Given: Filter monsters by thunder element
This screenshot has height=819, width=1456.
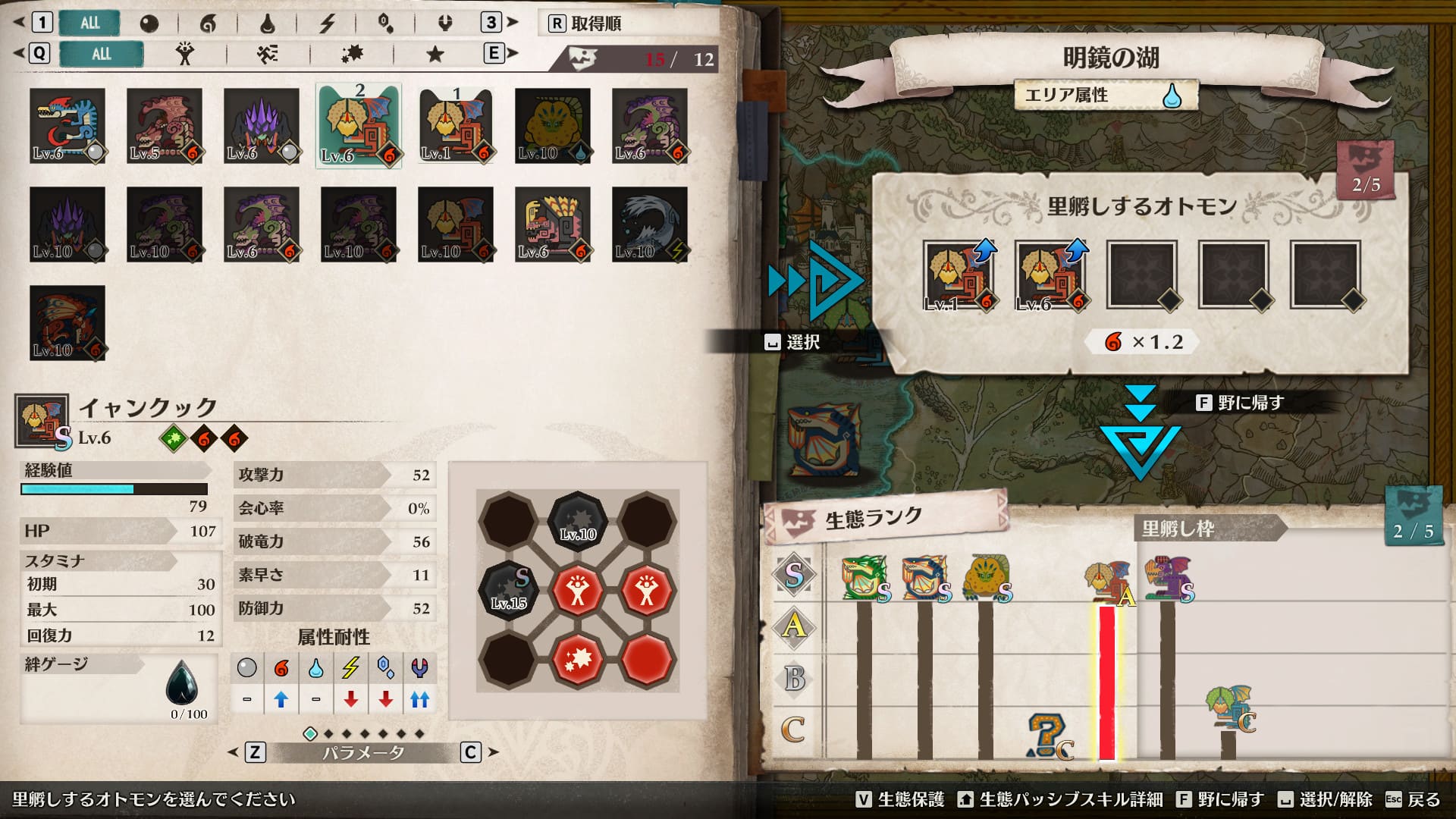Looking at the screenshot, I should click(x=327, y=24).
